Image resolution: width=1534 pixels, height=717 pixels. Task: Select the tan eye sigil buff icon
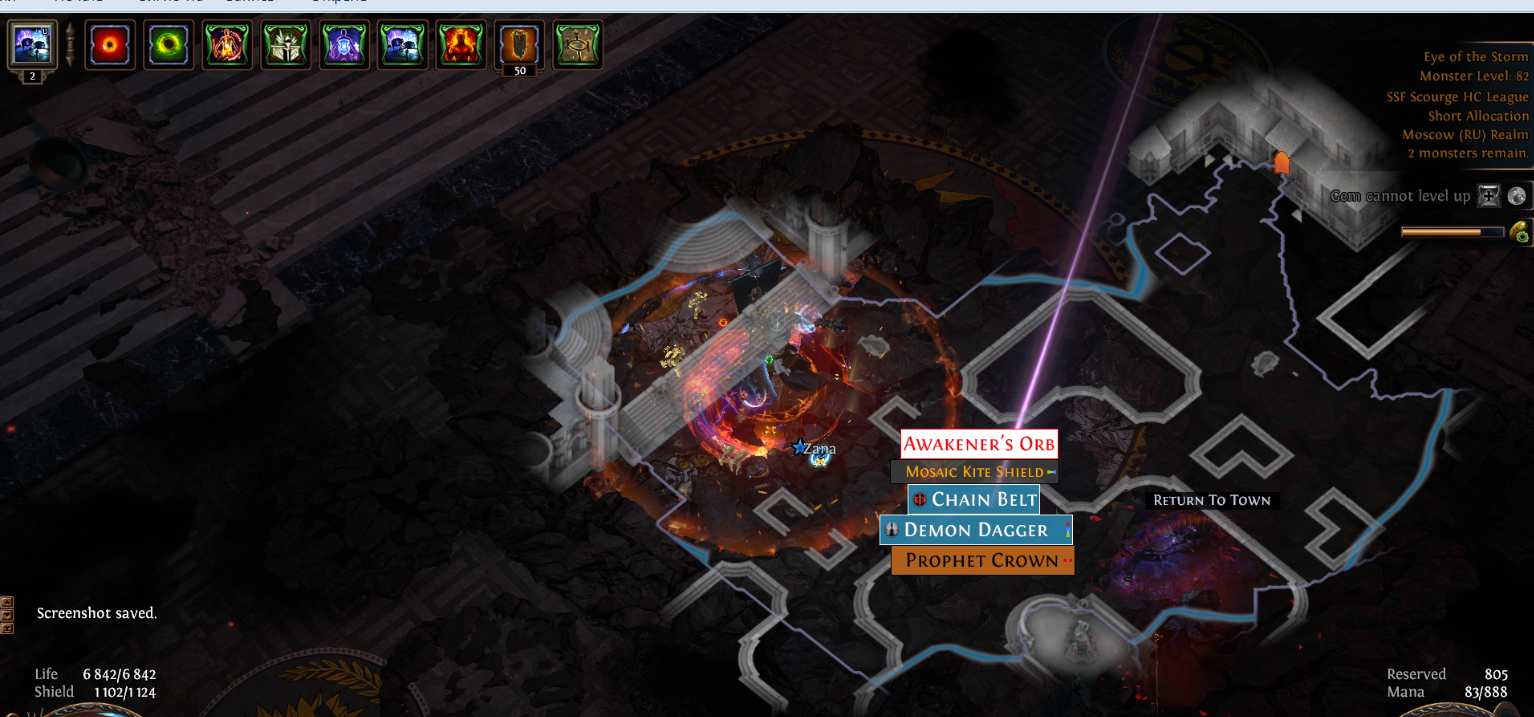tap(578, 45)
